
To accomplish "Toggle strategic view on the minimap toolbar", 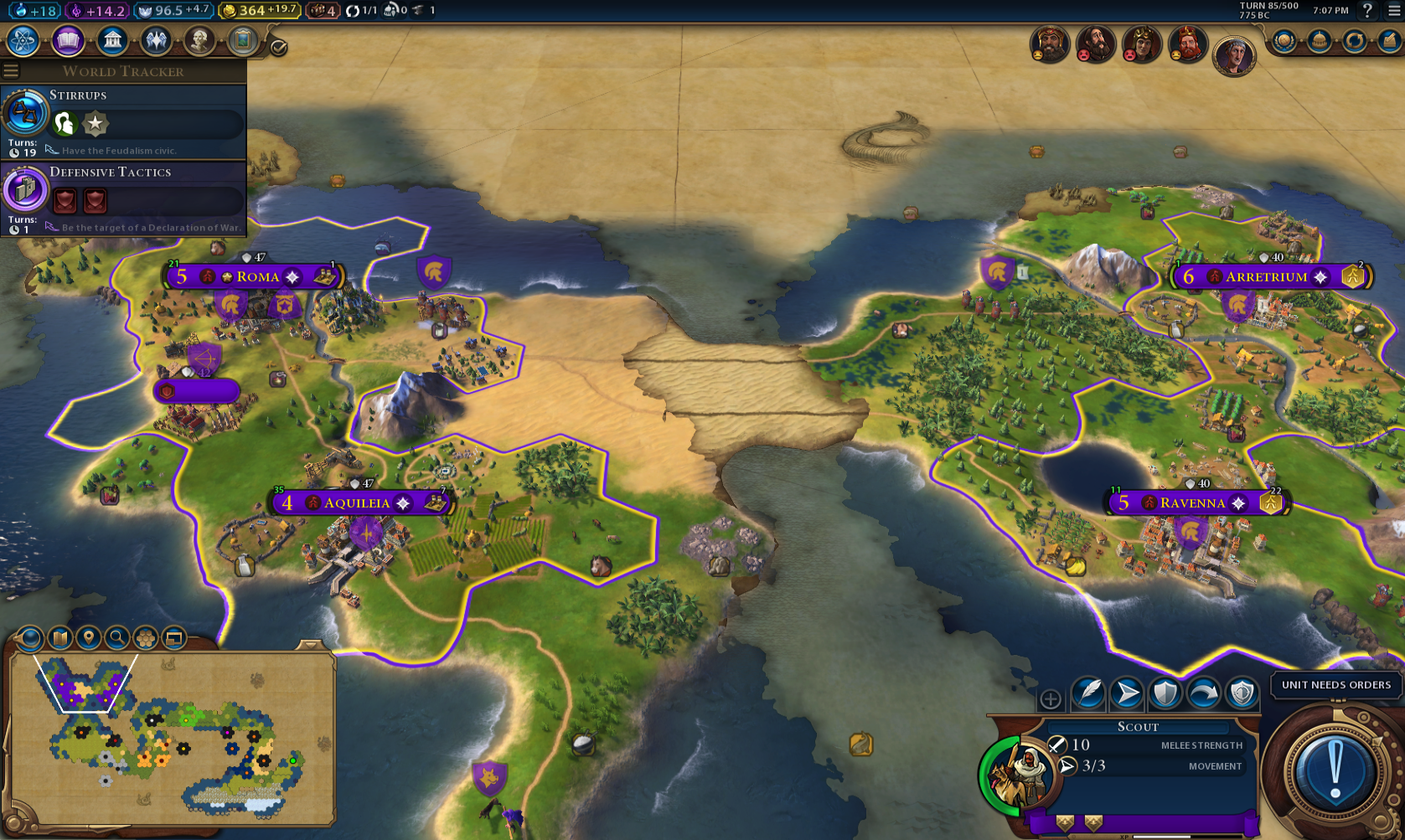I will [x=173, y=637].
